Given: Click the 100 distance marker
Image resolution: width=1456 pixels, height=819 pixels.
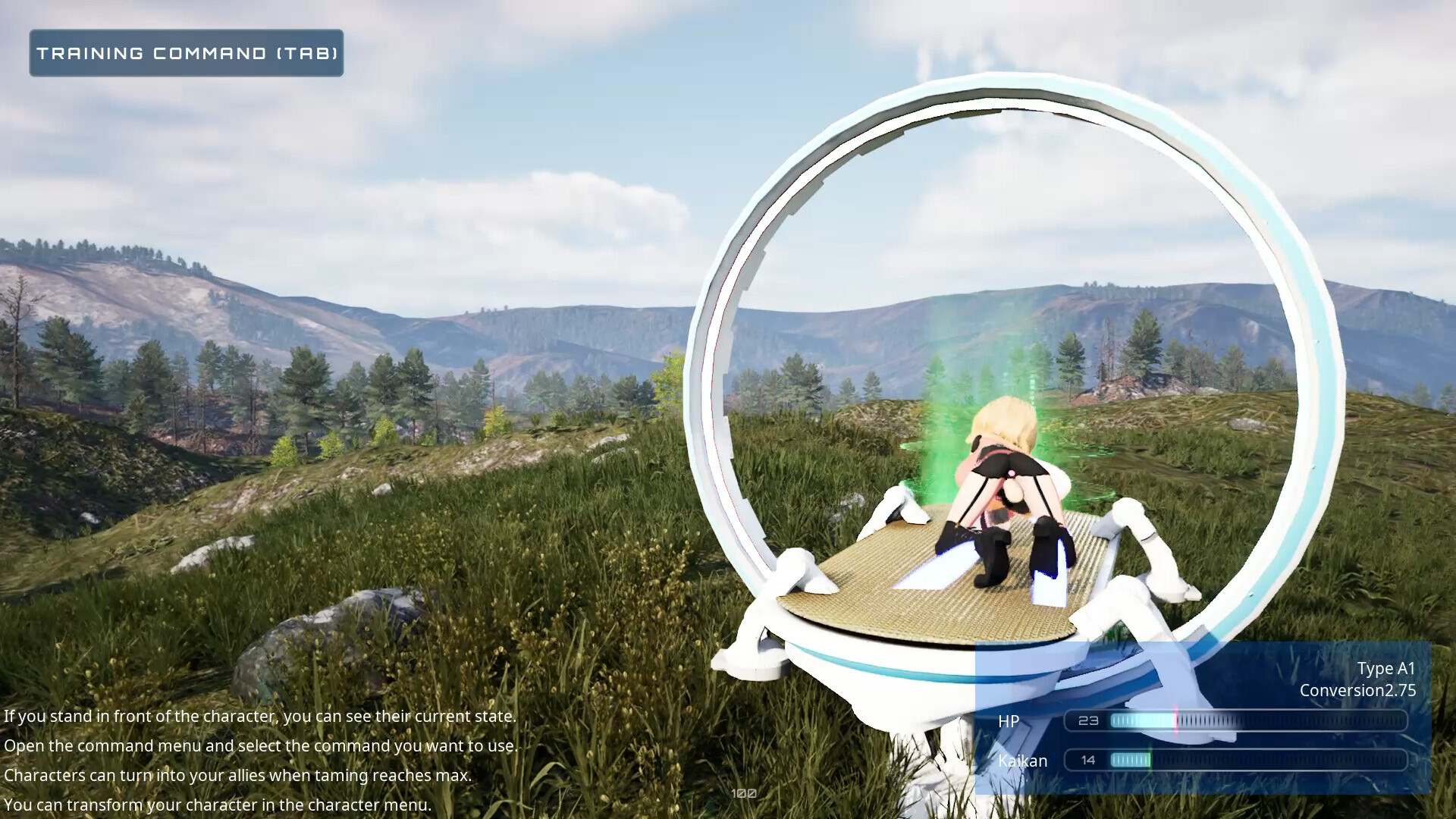Looking at the screenshot, I should pyautogui.click(x=744, y=793).
